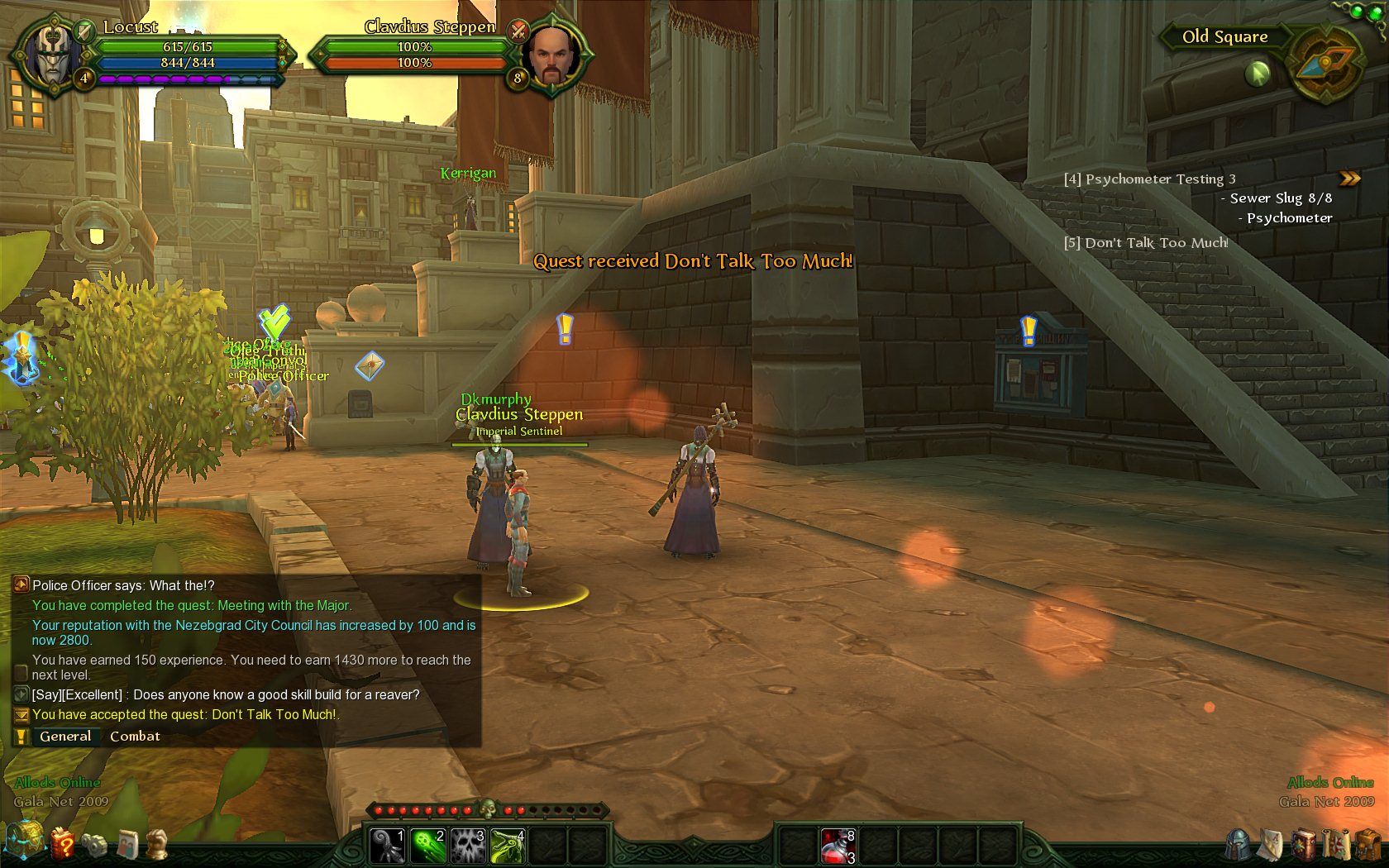
Task: Open the Combat chat tab
Action: 135,736
